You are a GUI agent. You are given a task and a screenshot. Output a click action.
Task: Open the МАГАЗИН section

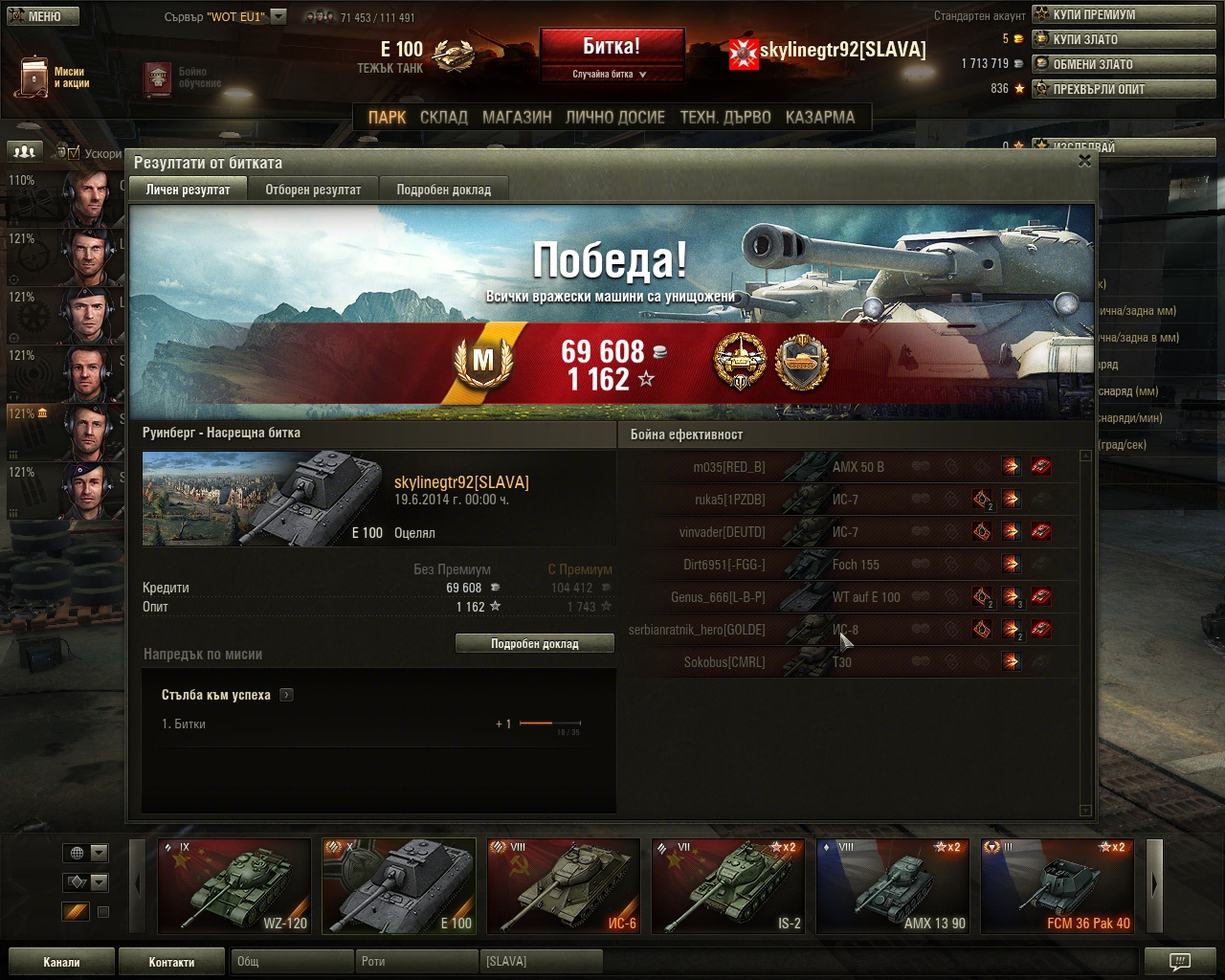coord(517,117)
